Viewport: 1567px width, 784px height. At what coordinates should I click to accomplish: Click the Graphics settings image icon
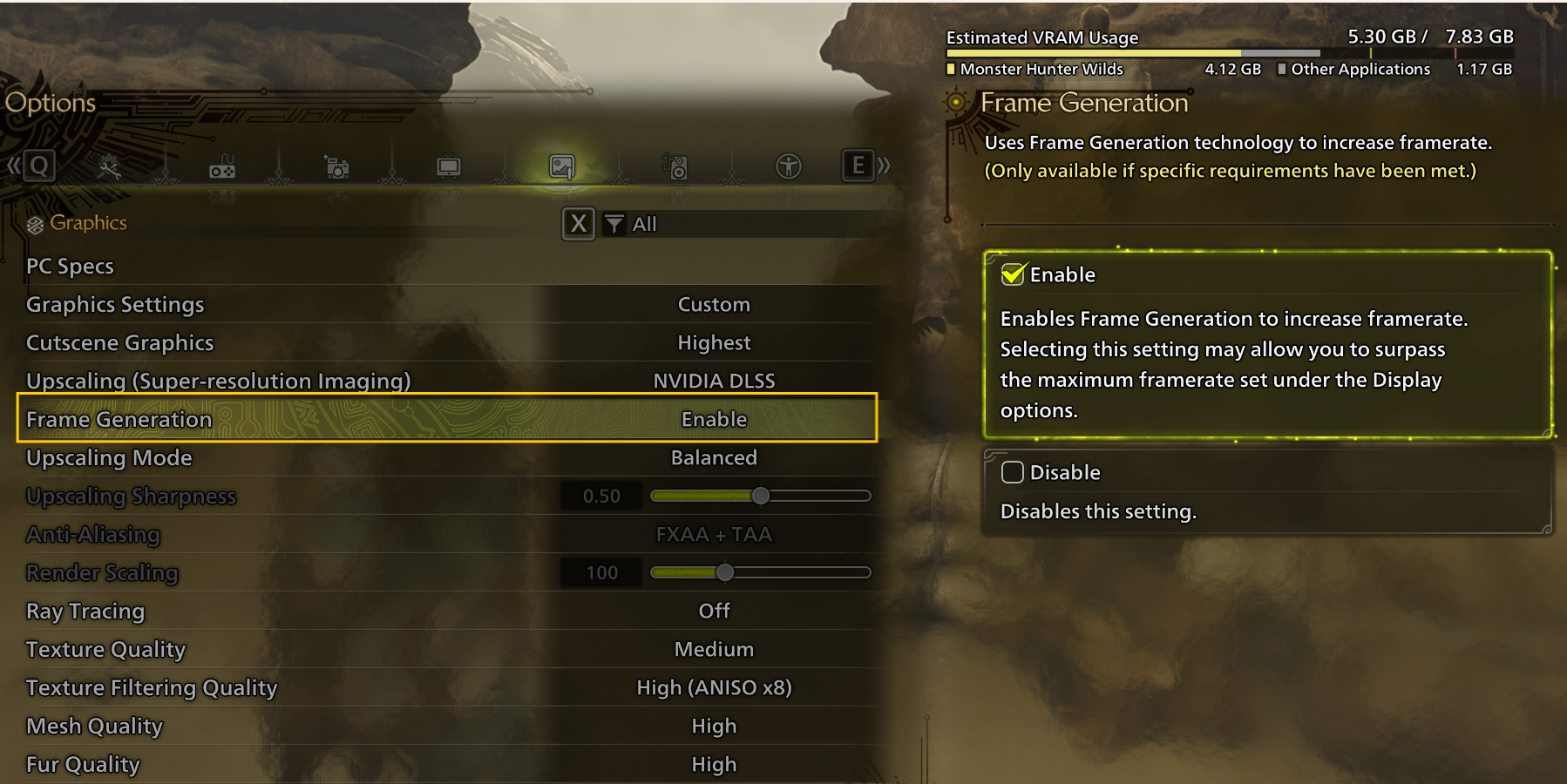pyautogui.click(x=561, y=166)
